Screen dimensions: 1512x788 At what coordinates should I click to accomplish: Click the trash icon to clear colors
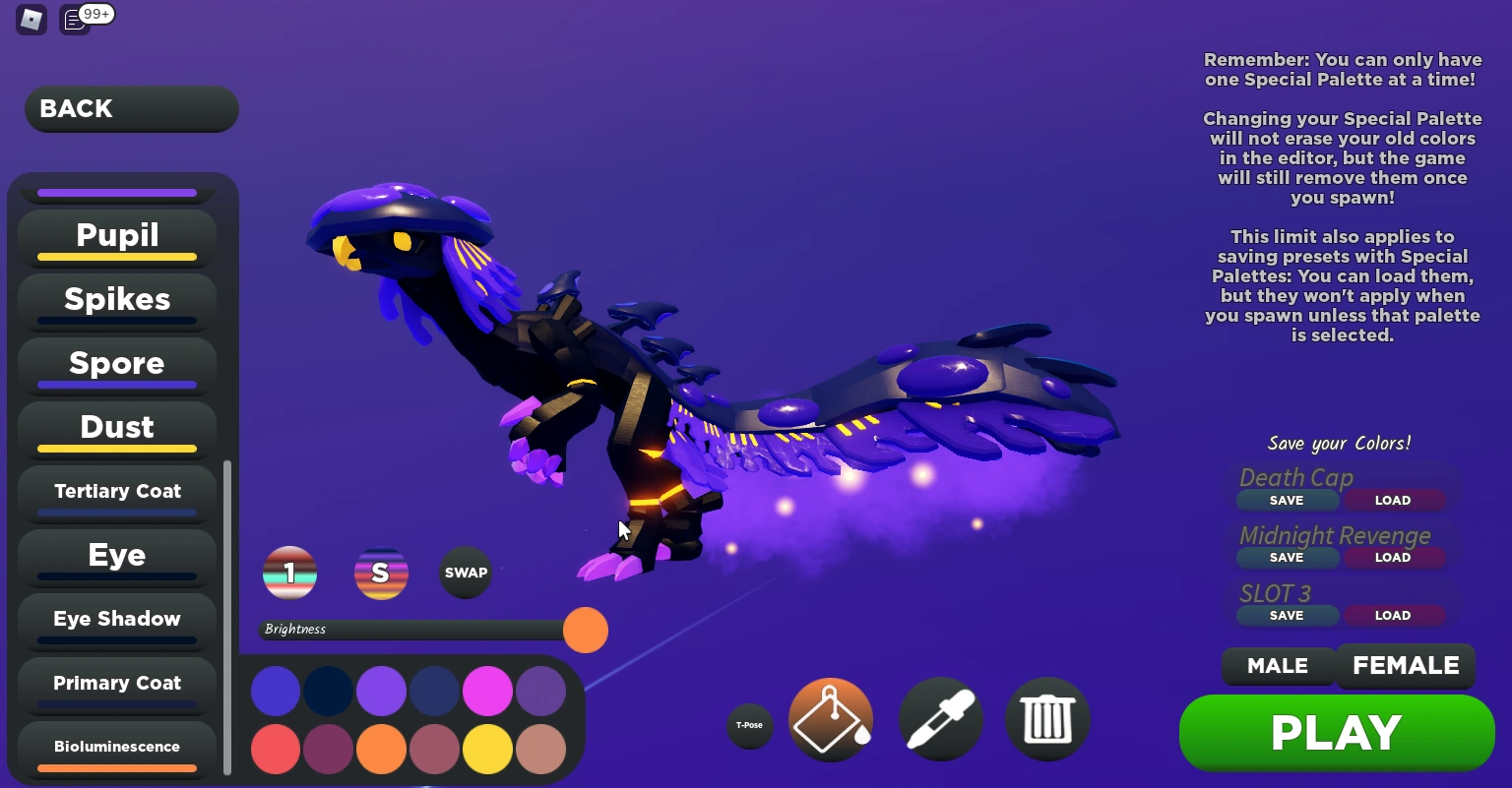pyautogui.click(x=1047, y=719)
